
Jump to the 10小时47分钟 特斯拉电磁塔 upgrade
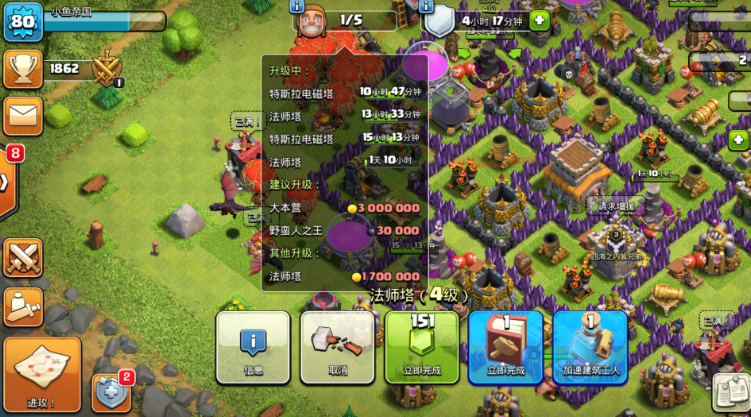pyautogui.click(x=345, y=93)
